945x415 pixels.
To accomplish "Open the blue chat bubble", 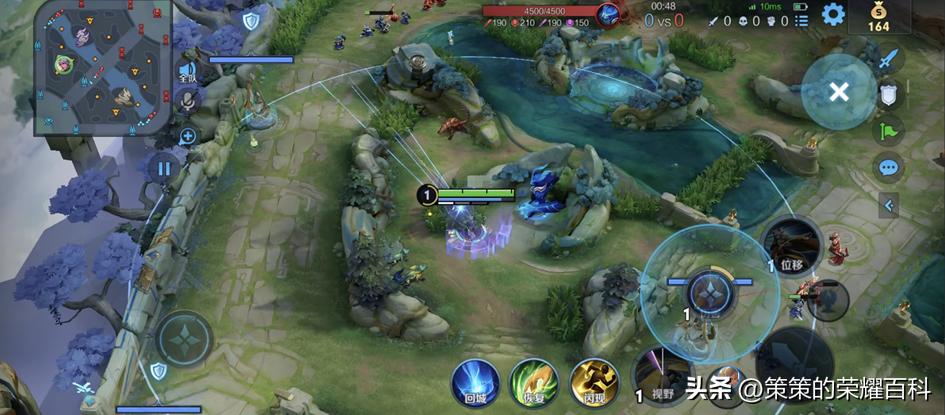I will click(887, 166).
